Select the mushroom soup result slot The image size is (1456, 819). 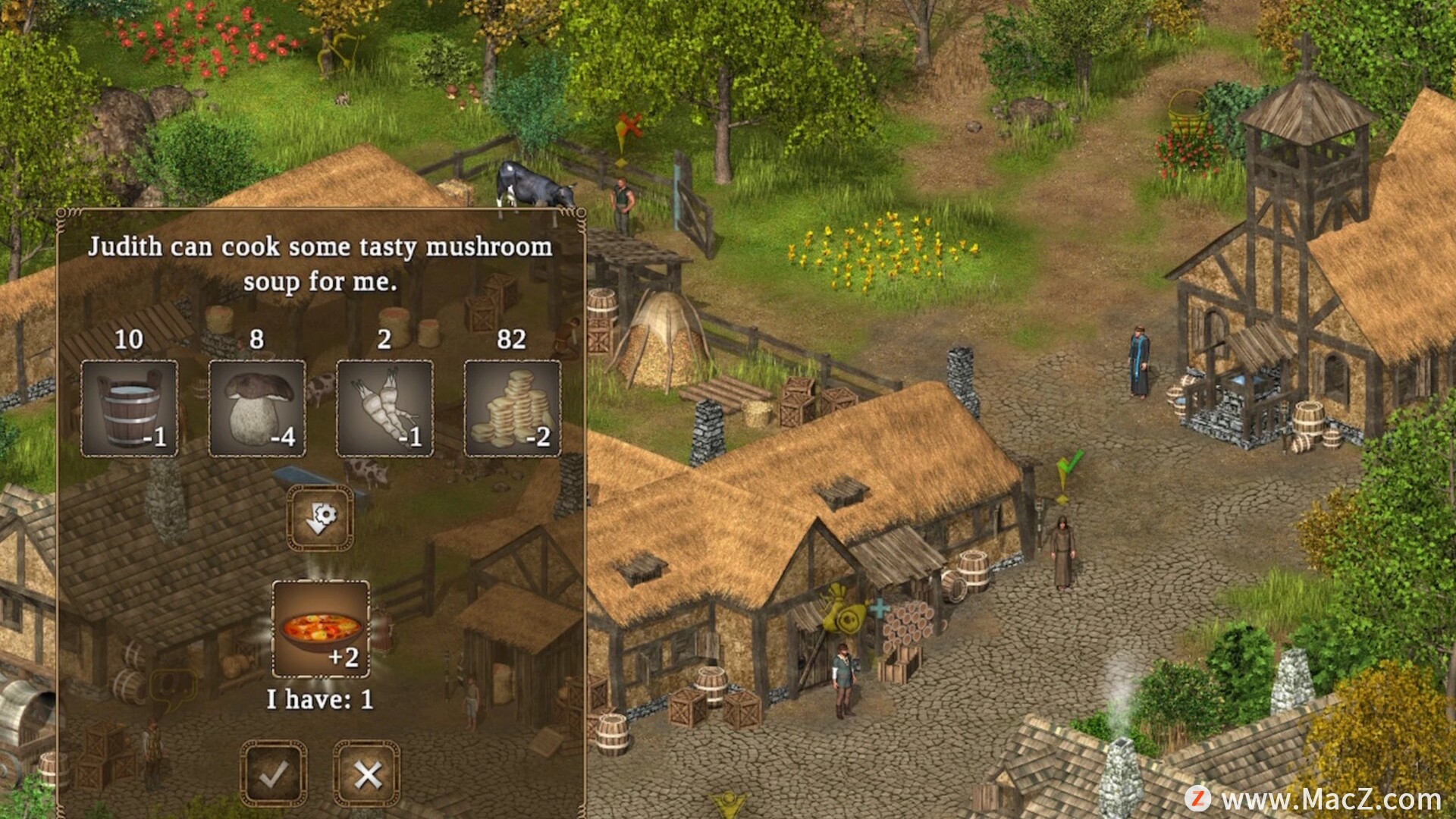(x=321, y=629)
